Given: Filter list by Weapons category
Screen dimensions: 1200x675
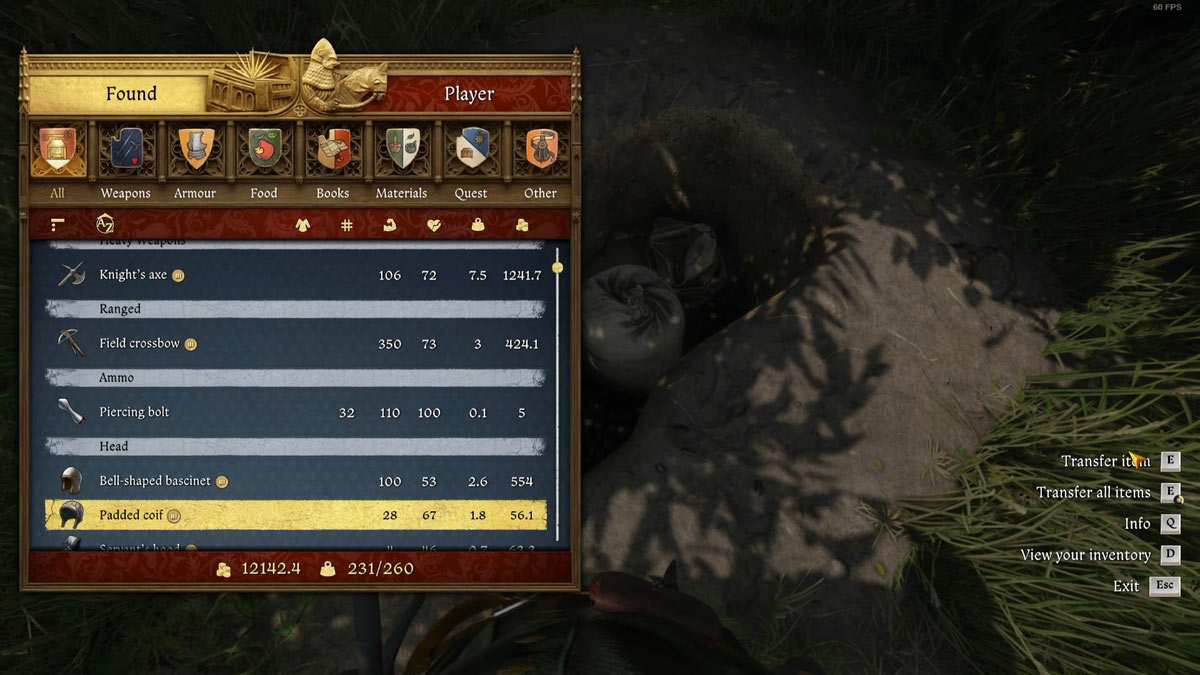Looking at the screenshot, I should [126, 150].
